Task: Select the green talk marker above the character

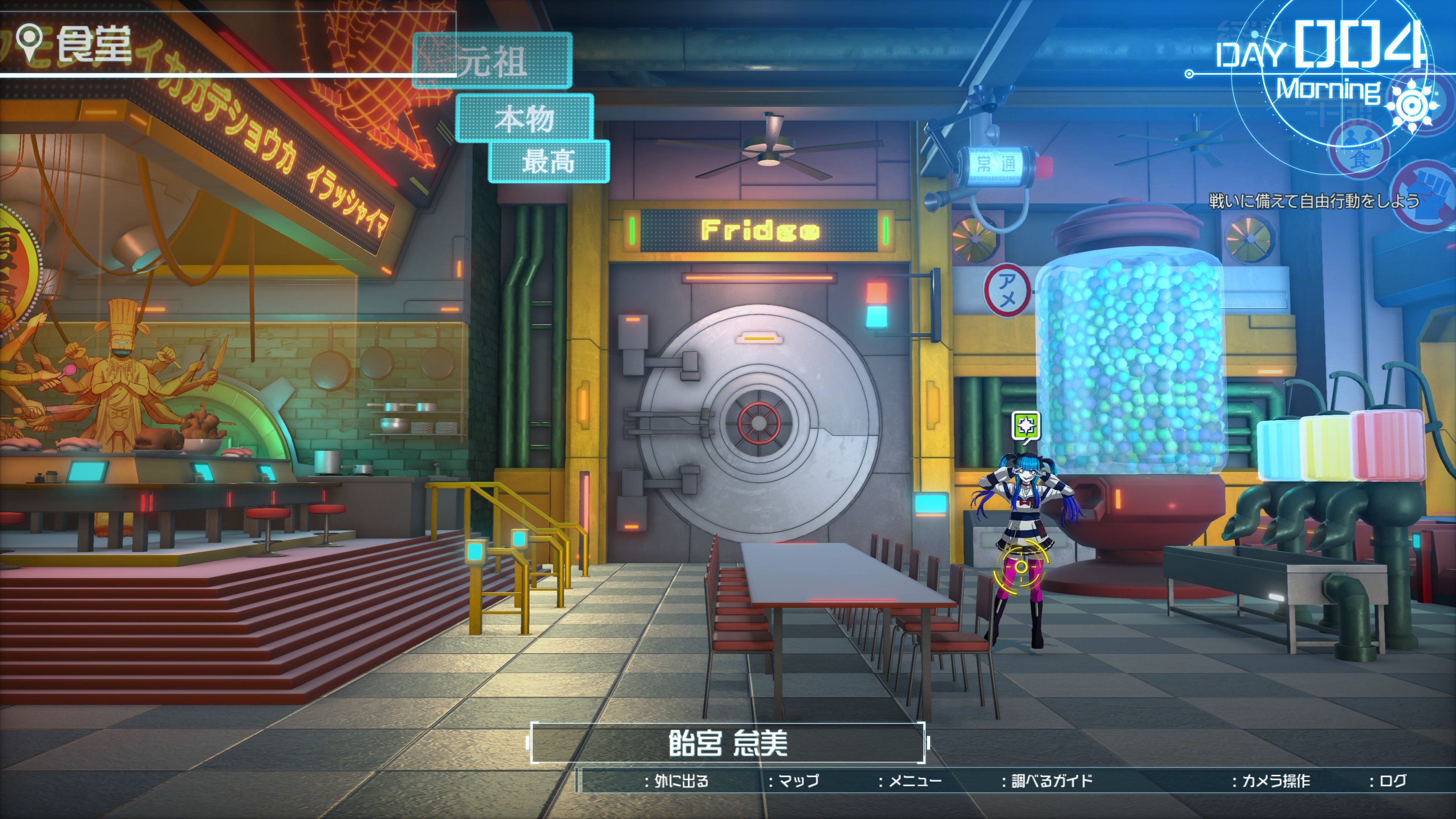Action: [x=1025, y=425]
